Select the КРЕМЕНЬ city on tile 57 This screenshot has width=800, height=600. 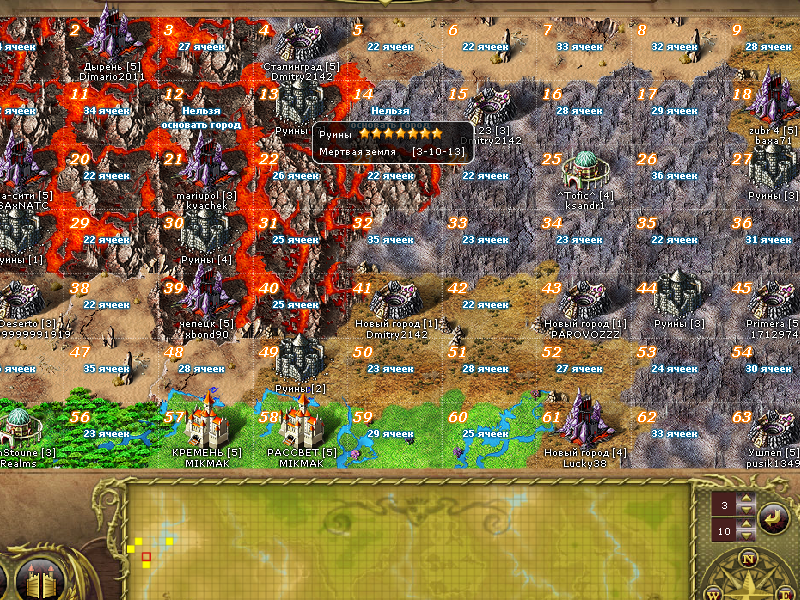point(207,421)
